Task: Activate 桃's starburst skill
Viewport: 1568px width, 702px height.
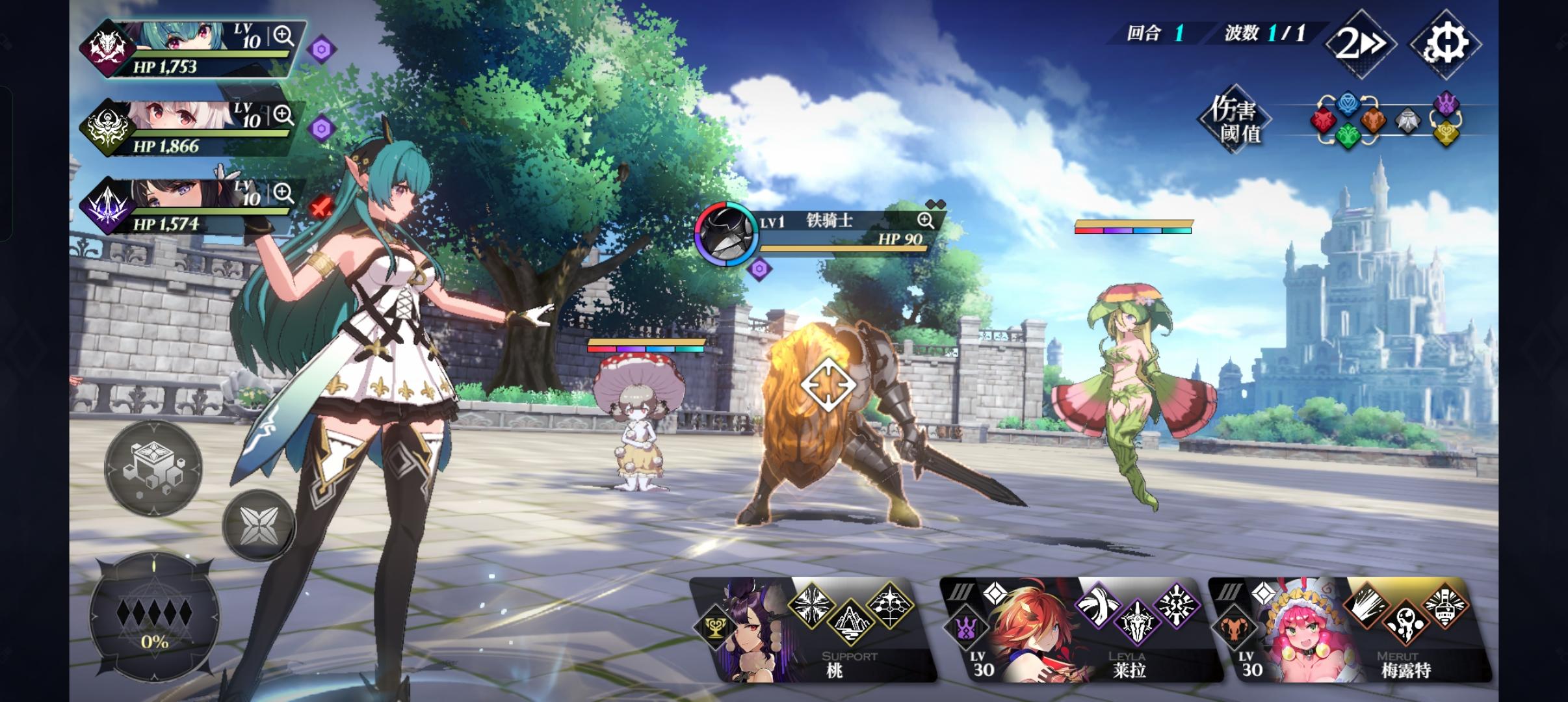Action: (811, 605)
